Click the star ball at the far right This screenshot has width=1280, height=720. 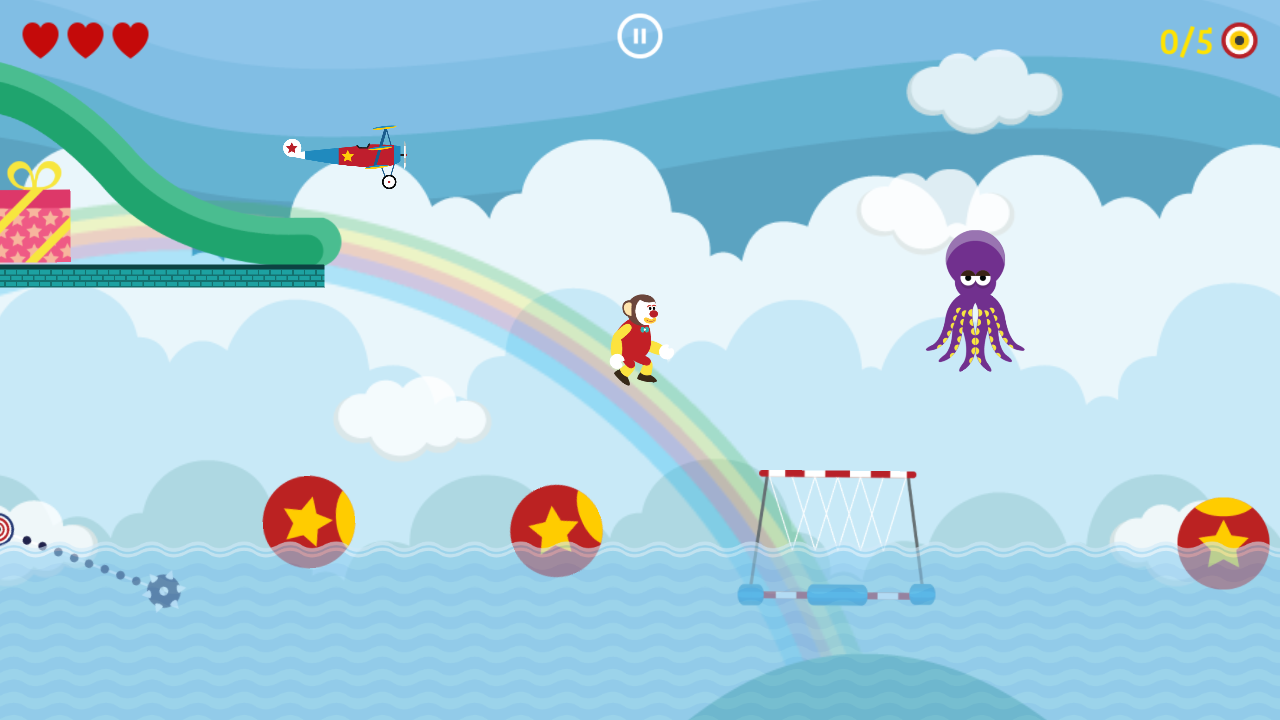pyautogui.click(x=1221, y=540)
